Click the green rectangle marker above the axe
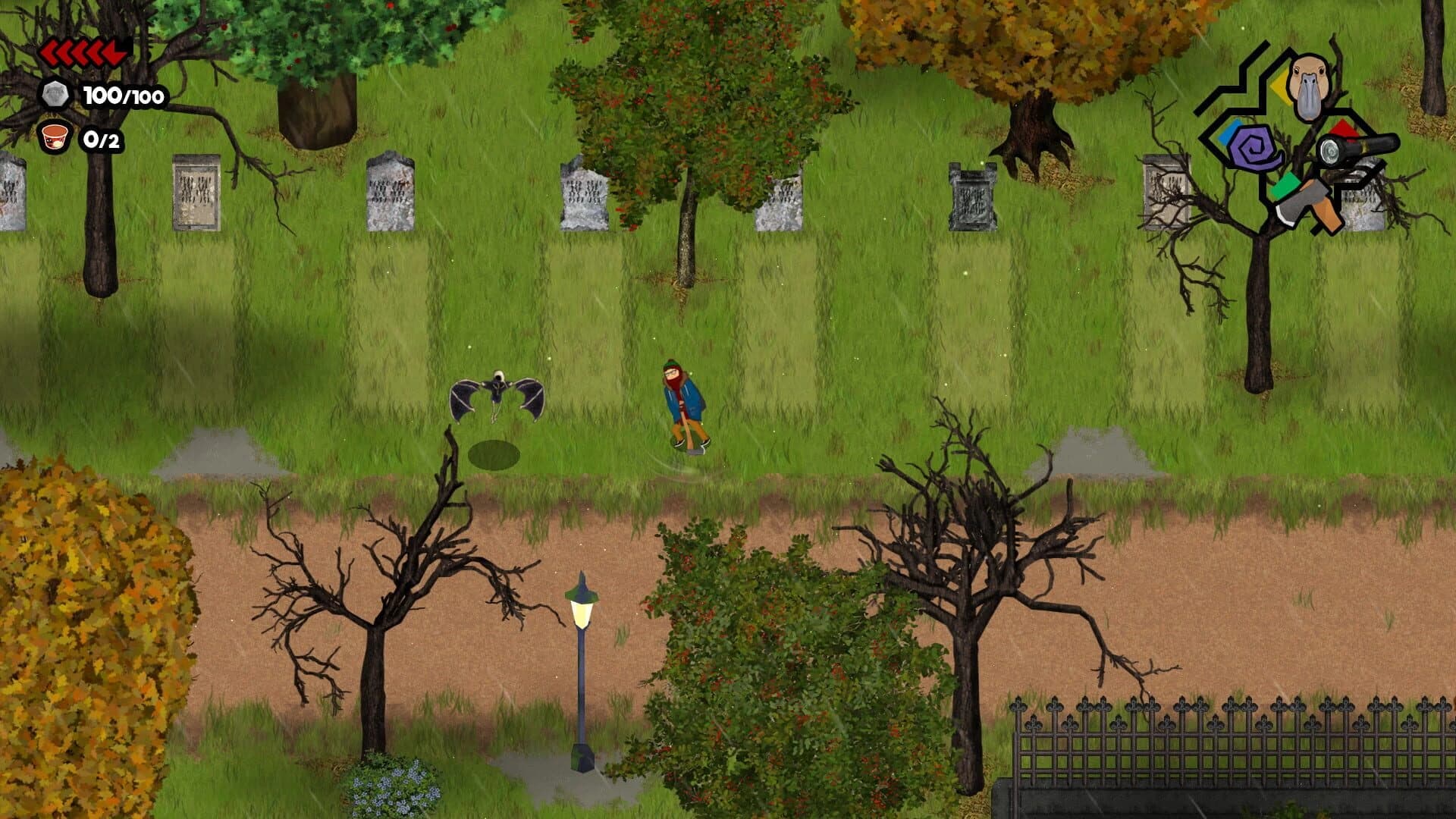The width and height of the screenshot is (1456, 819). point(1286,185)
